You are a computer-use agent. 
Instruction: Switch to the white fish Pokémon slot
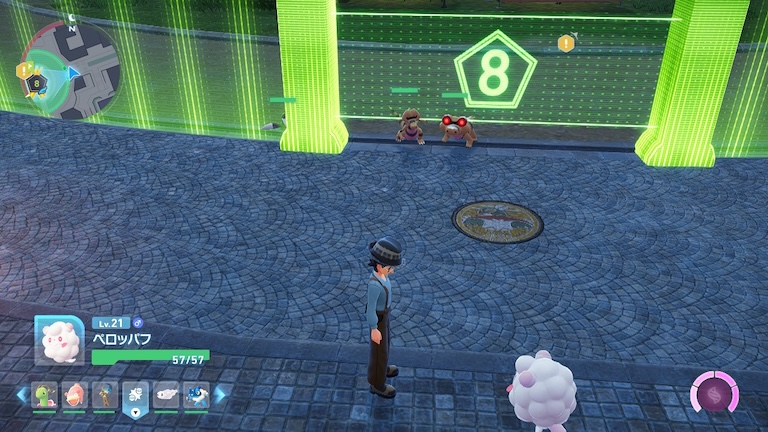165,395
